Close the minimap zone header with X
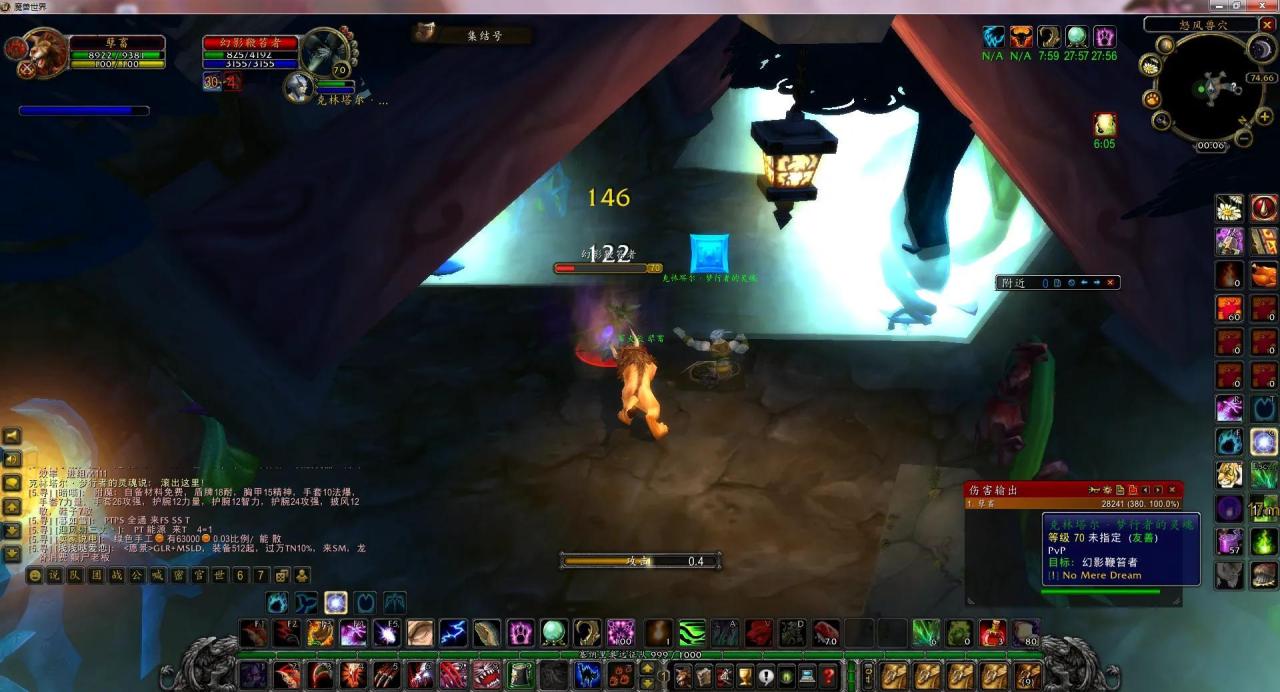The width and height of the screenshot is (1280, 692). coord(1267,25)
